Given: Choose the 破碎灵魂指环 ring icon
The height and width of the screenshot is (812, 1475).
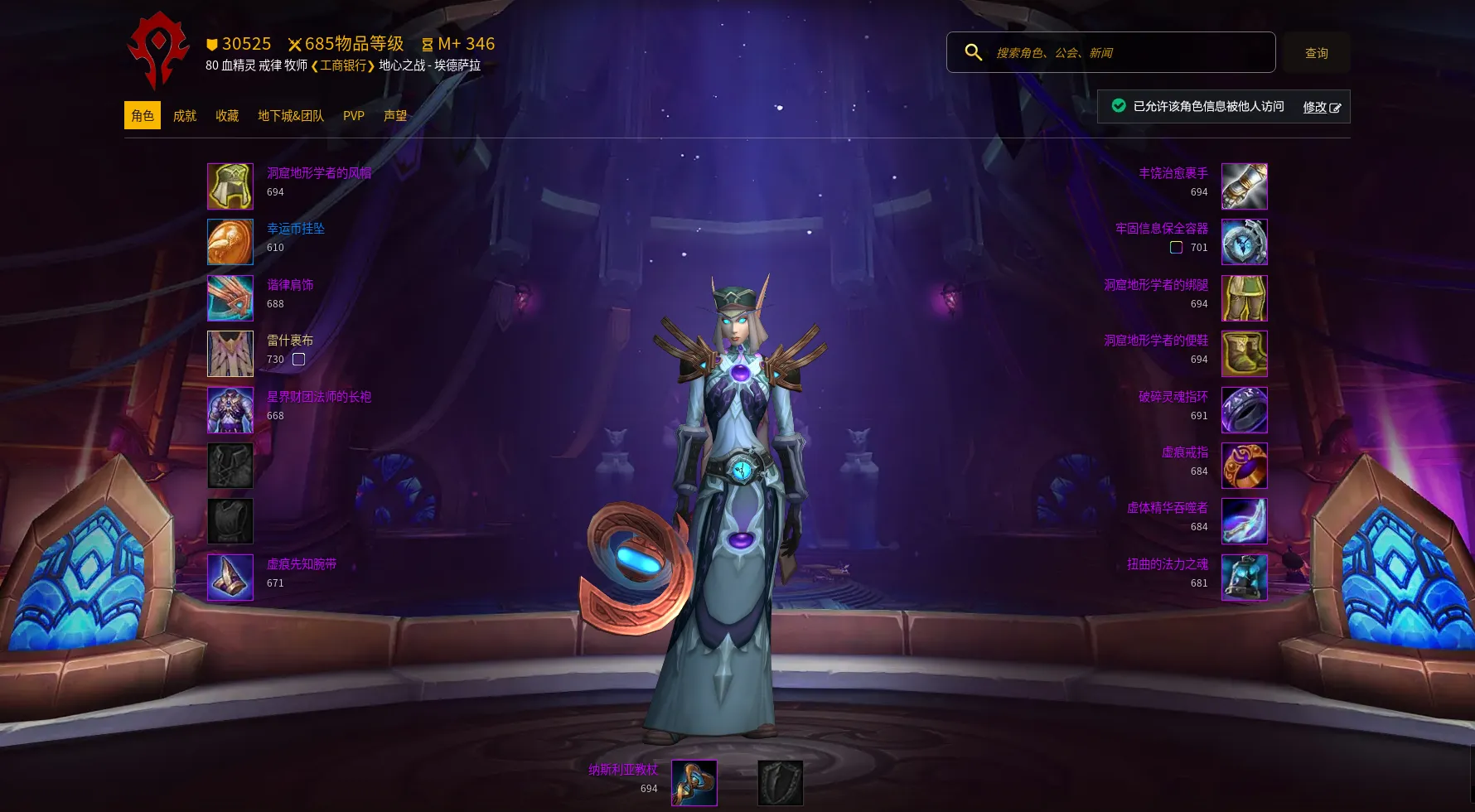Looking at the screenshot, I should [x=1245, y=410].
